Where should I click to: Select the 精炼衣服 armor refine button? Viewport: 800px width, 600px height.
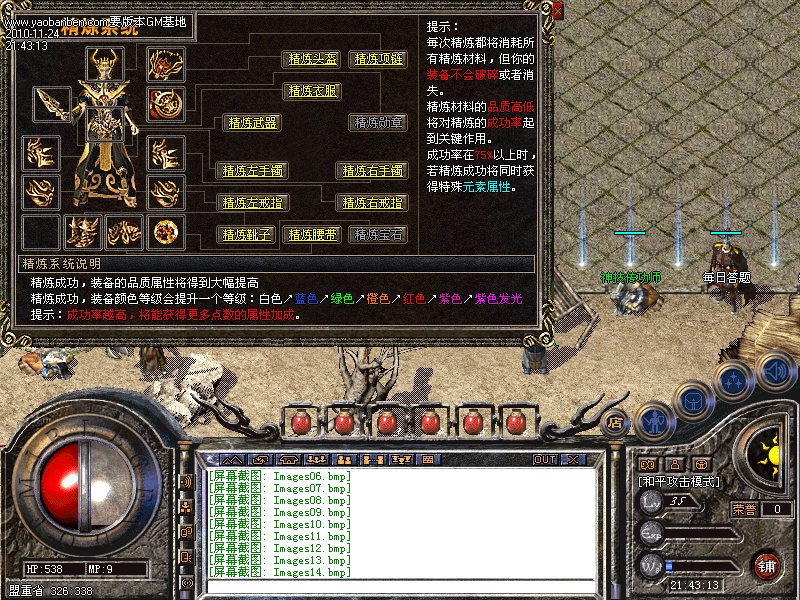click(x=313, y=91)
